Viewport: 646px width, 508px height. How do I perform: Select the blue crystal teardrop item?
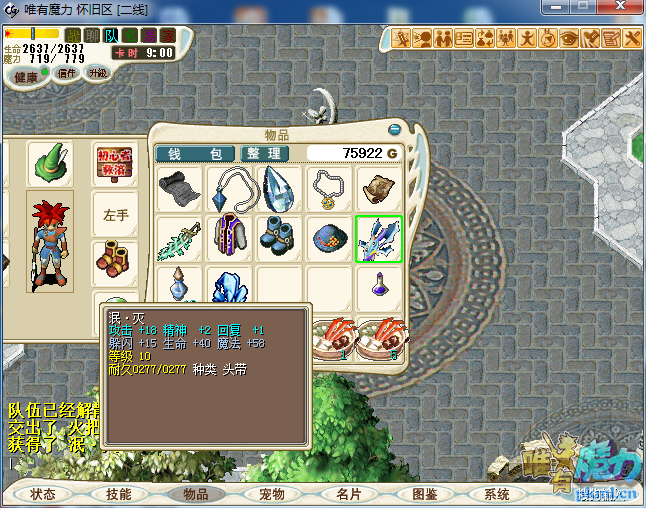[280, 189]
